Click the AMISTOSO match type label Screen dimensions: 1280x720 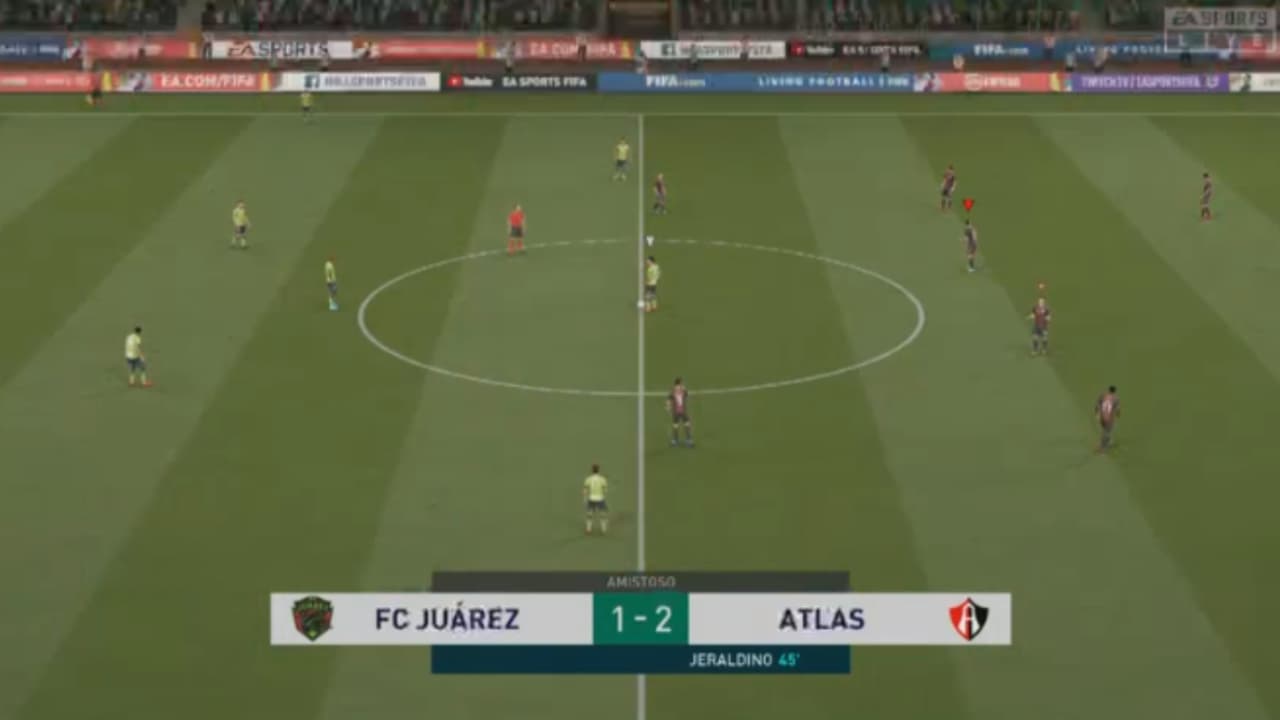coord(640,581)
